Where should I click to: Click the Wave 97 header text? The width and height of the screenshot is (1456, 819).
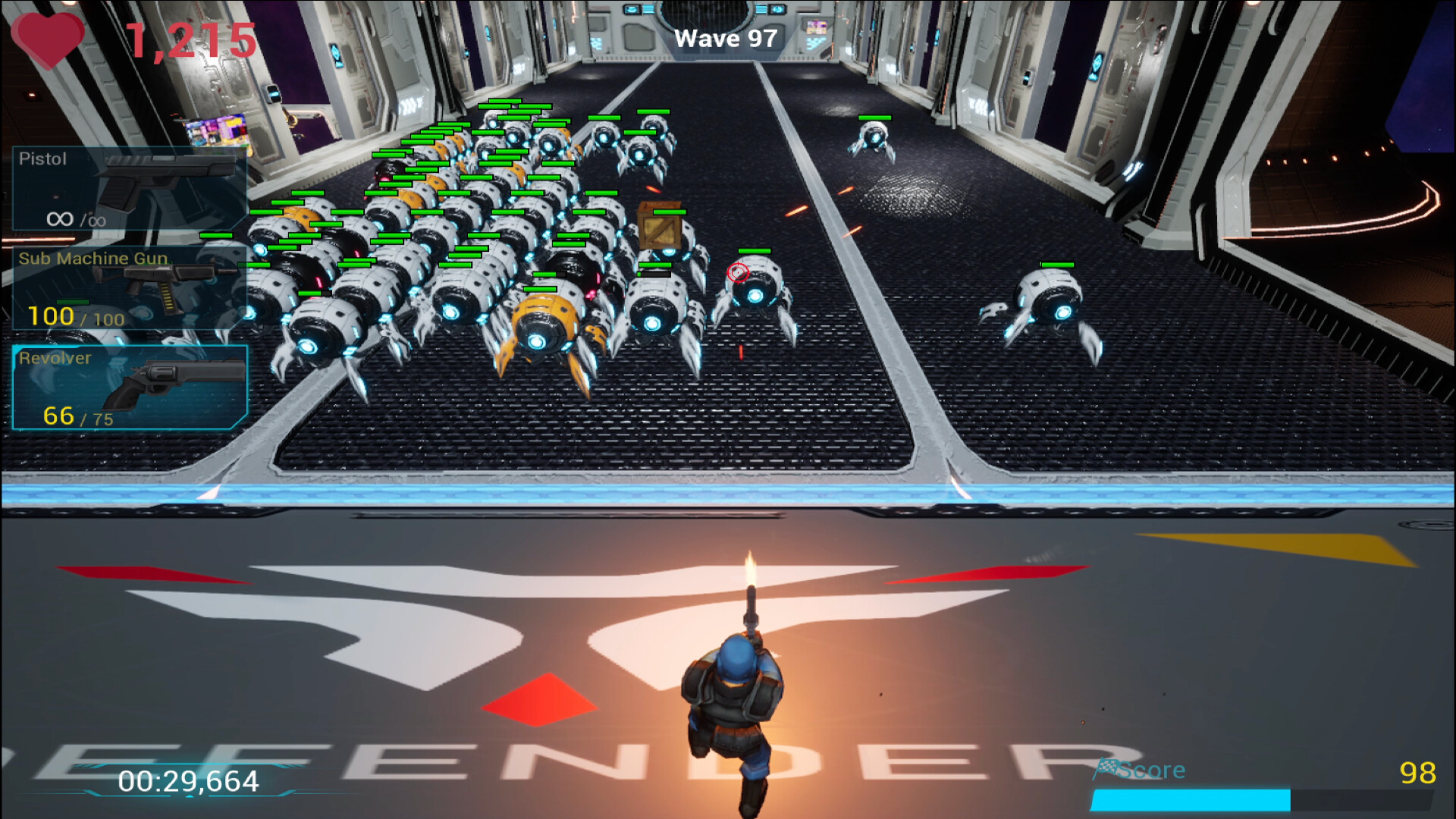726,37
